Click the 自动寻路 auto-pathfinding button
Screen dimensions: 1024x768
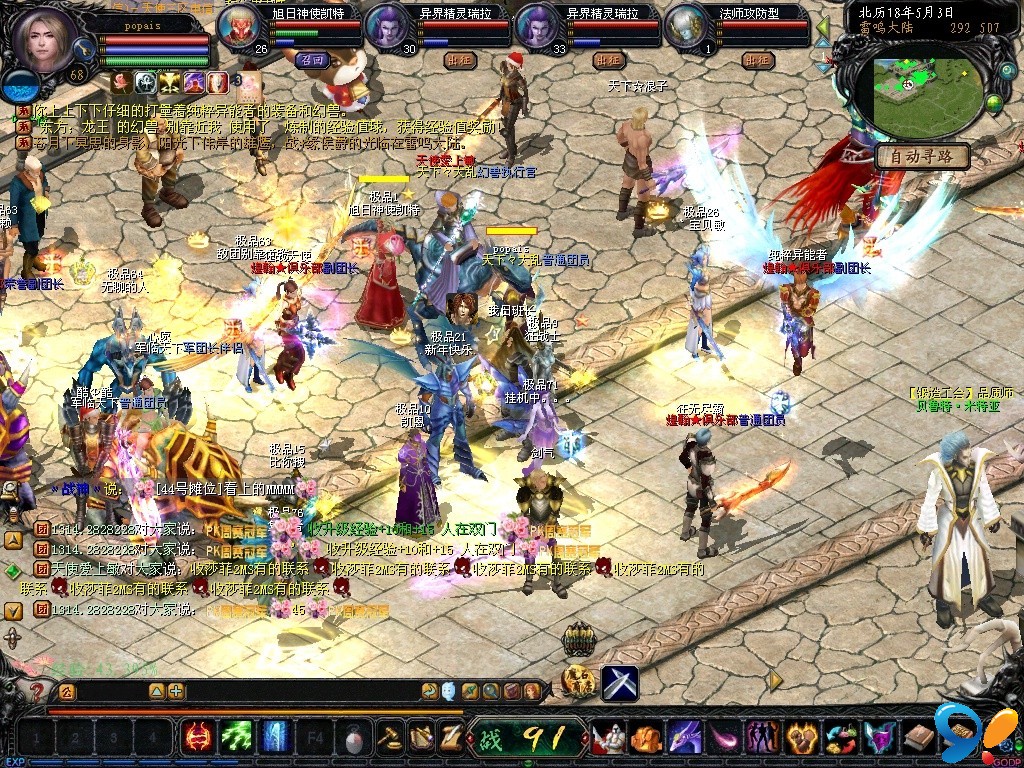pyautogui.click(x=922, y=156)
